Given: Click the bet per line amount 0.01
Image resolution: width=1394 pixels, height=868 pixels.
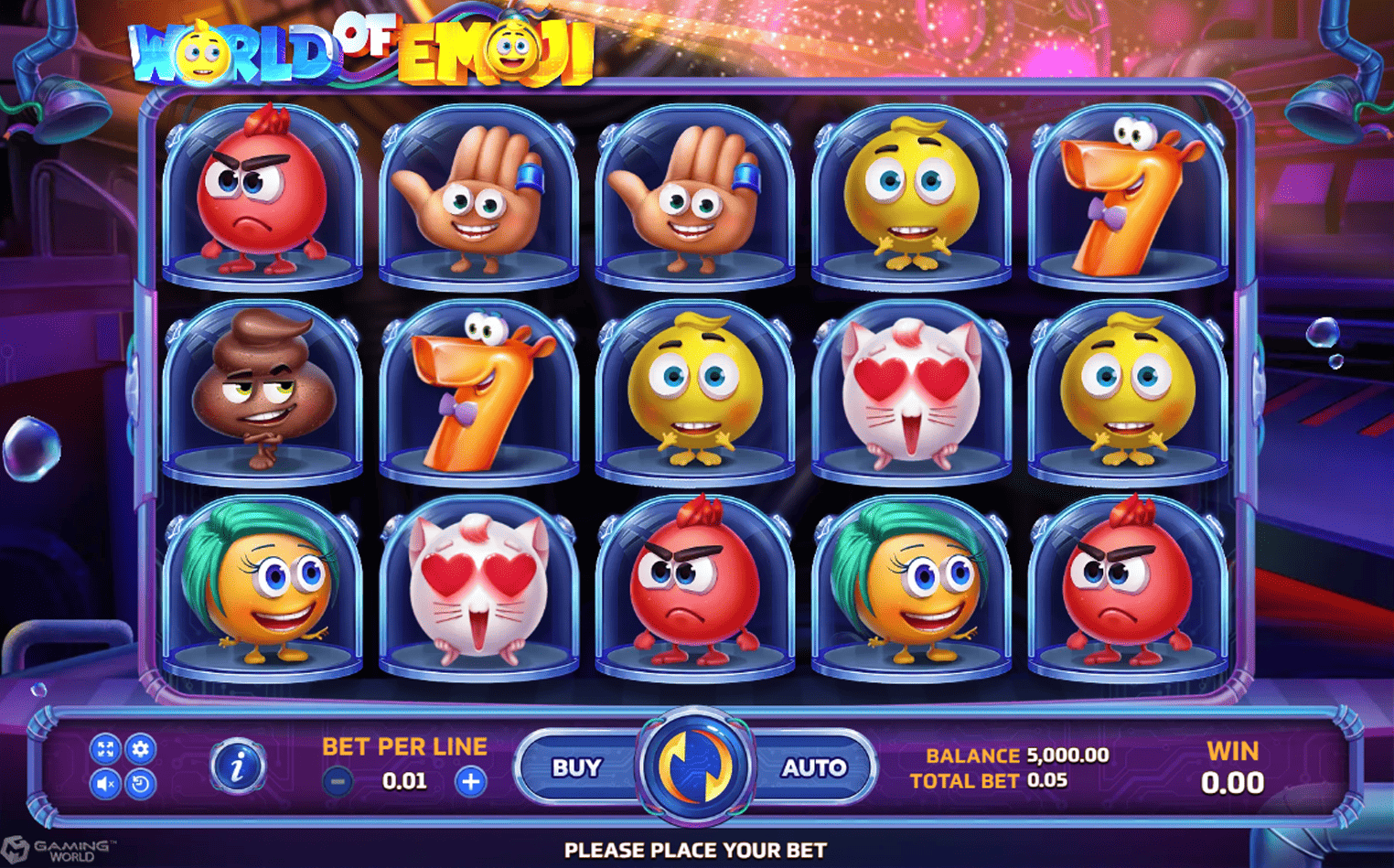Looking at the screenshot, I should (405, 781).
